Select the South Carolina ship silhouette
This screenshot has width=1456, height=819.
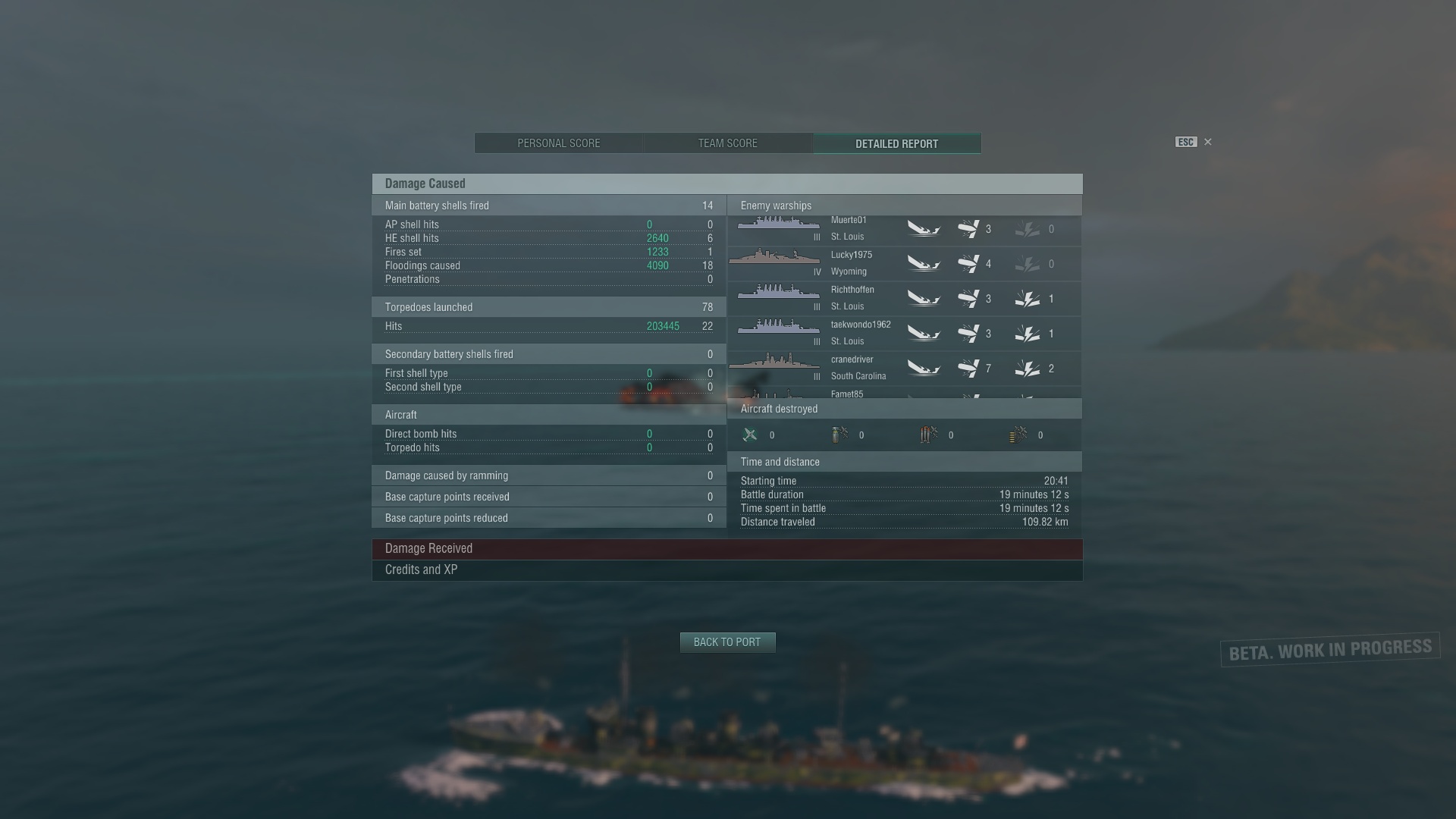pos(775,364)
